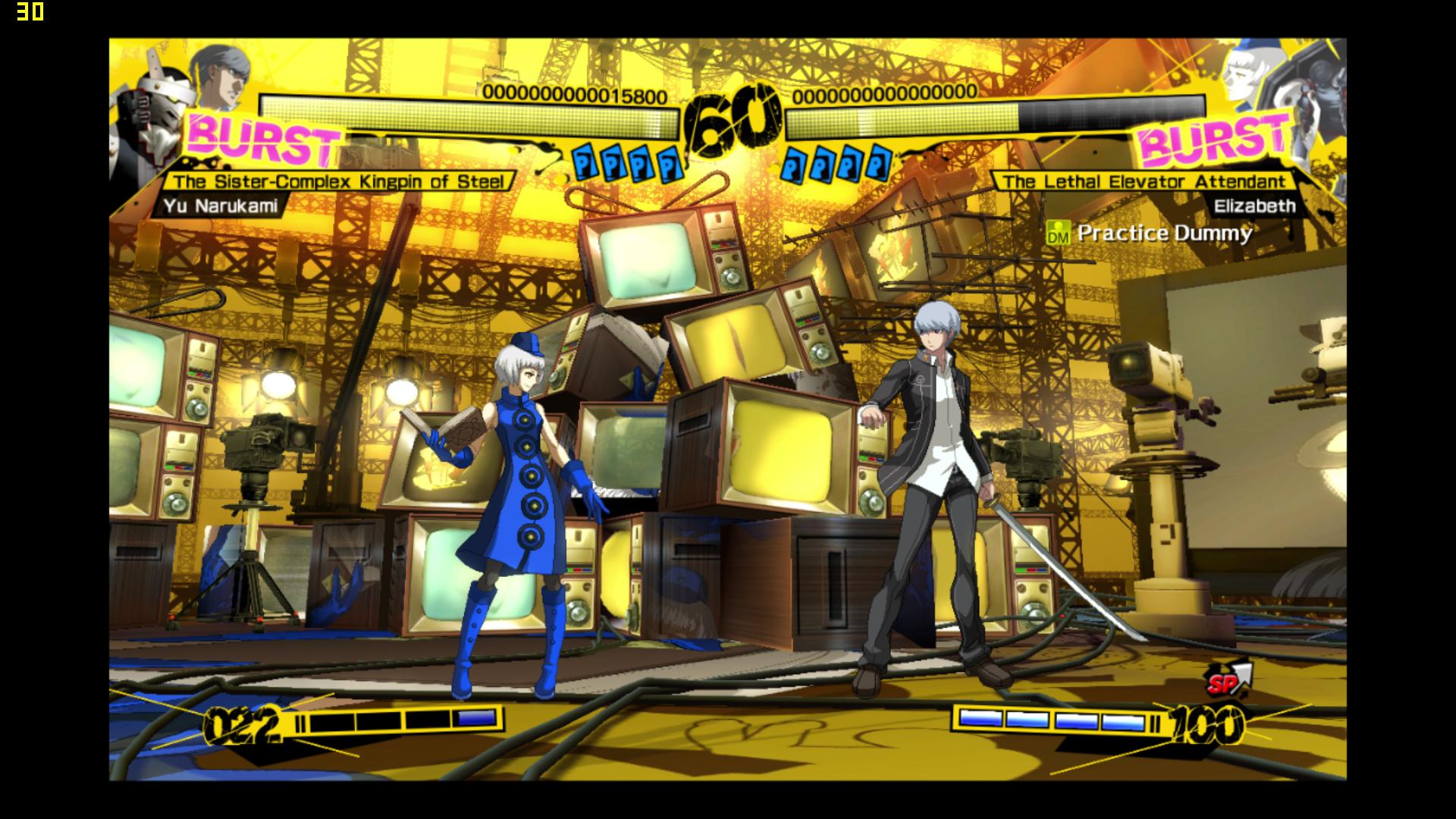Click the red SP arrow icon
Image resolution: width=1456 pixels, height=819 pixels.
click(x=1228, y=679)
